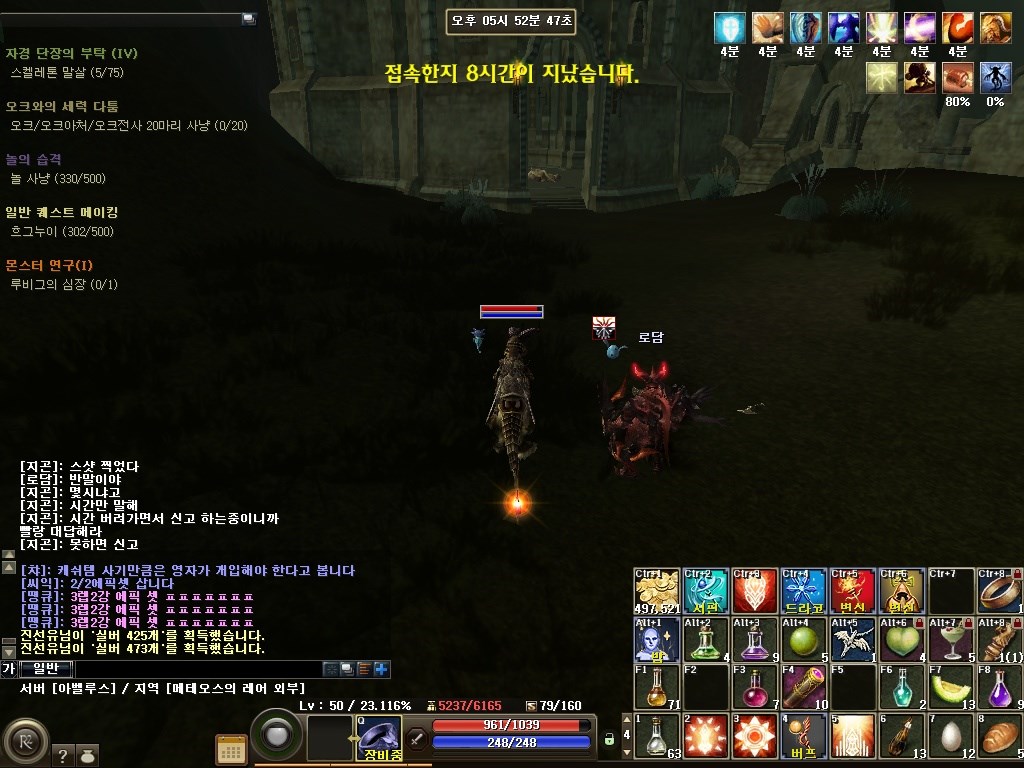The height and width of the screenshot is (768, 1024).
Task: Open the pouch bag icon
Action: coord(88,756)
